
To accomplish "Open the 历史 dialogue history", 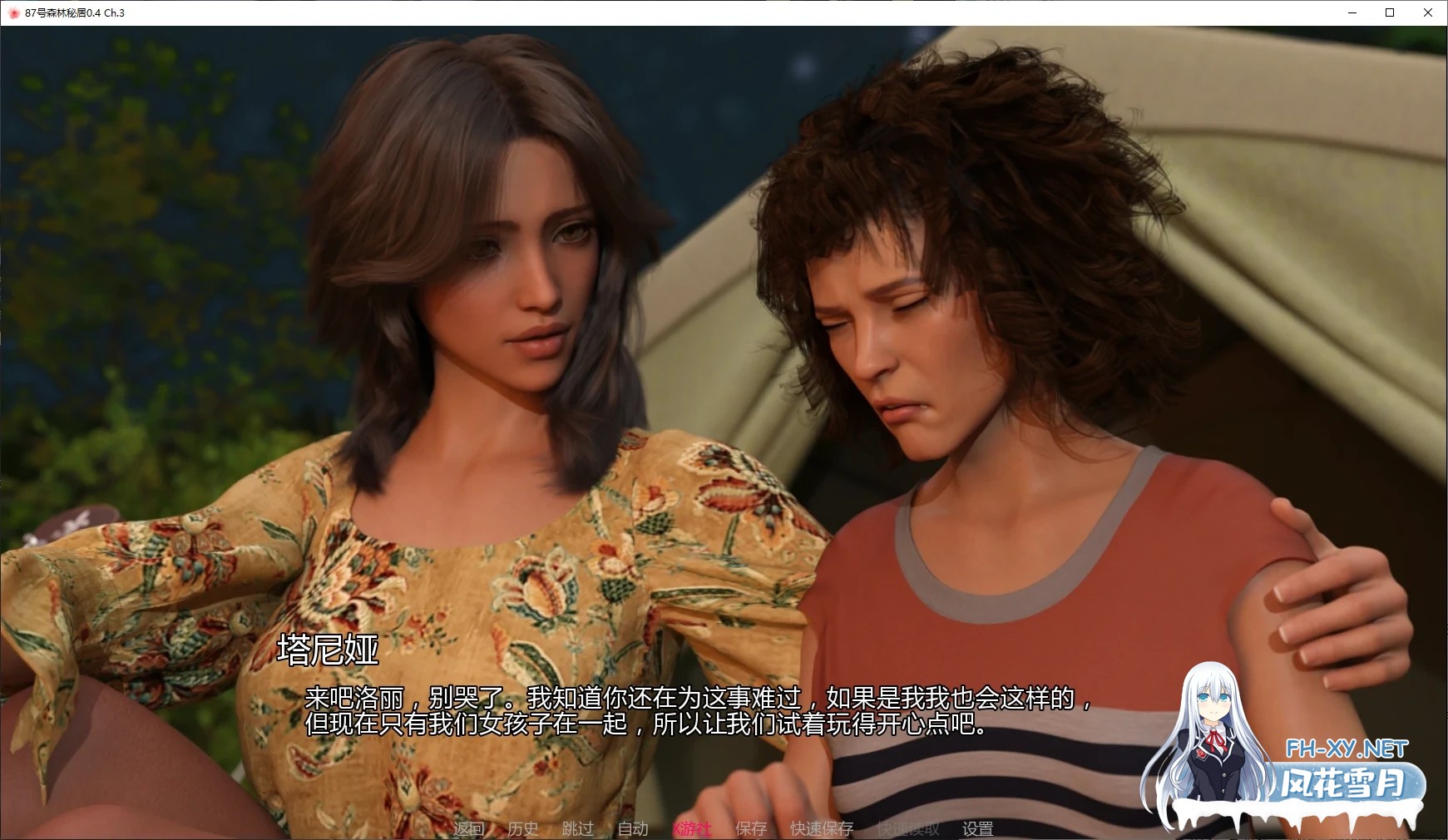I will pos(521,828).
